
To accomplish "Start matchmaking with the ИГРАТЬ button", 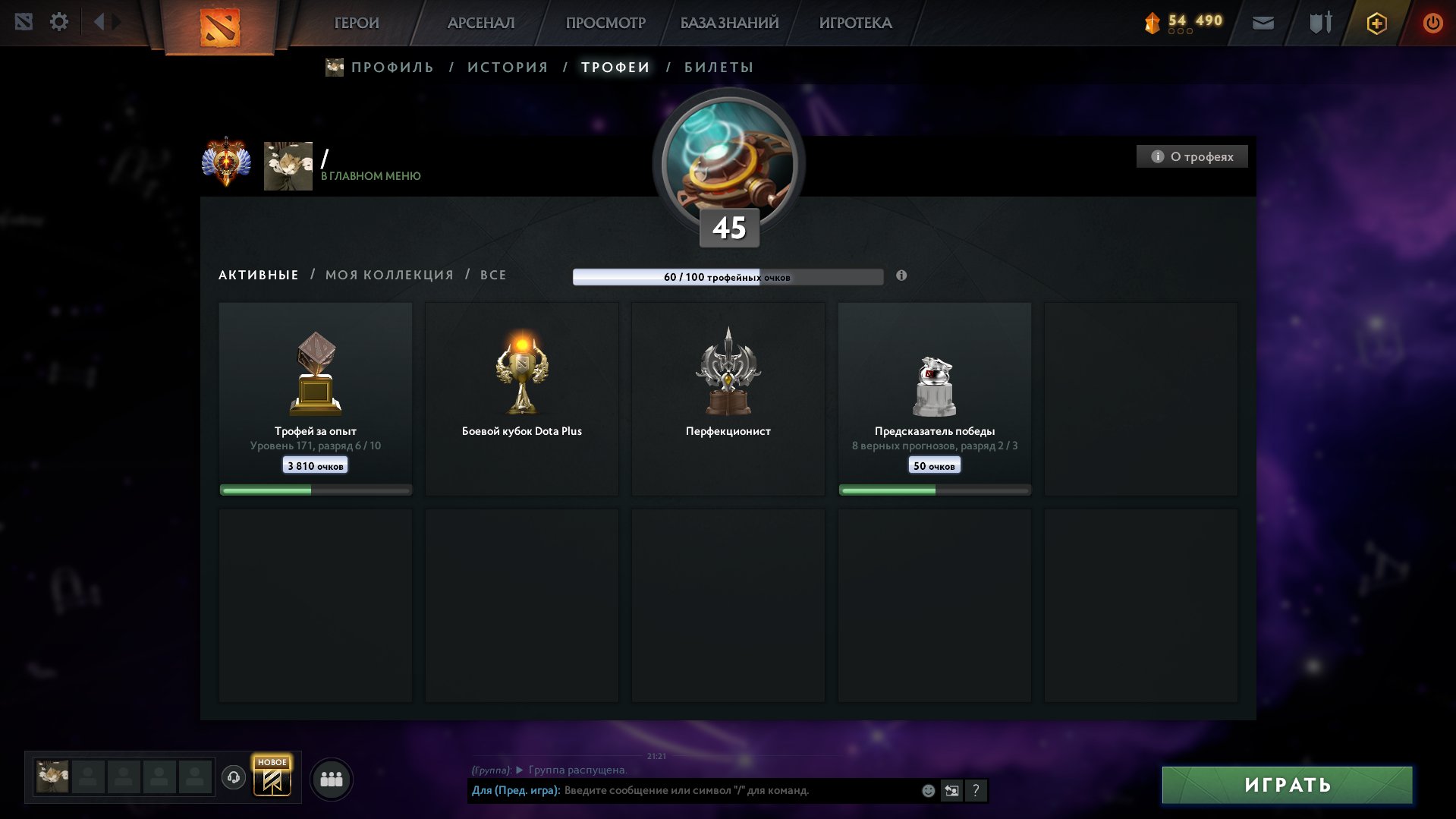I will click(x=1287, y=785).
